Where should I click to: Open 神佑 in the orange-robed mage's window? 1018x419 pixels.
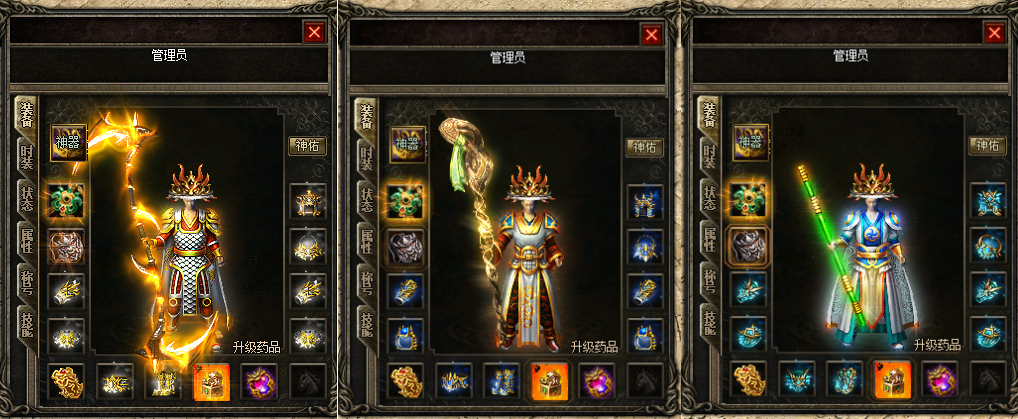pyautogui.click(x=645, y=147)
